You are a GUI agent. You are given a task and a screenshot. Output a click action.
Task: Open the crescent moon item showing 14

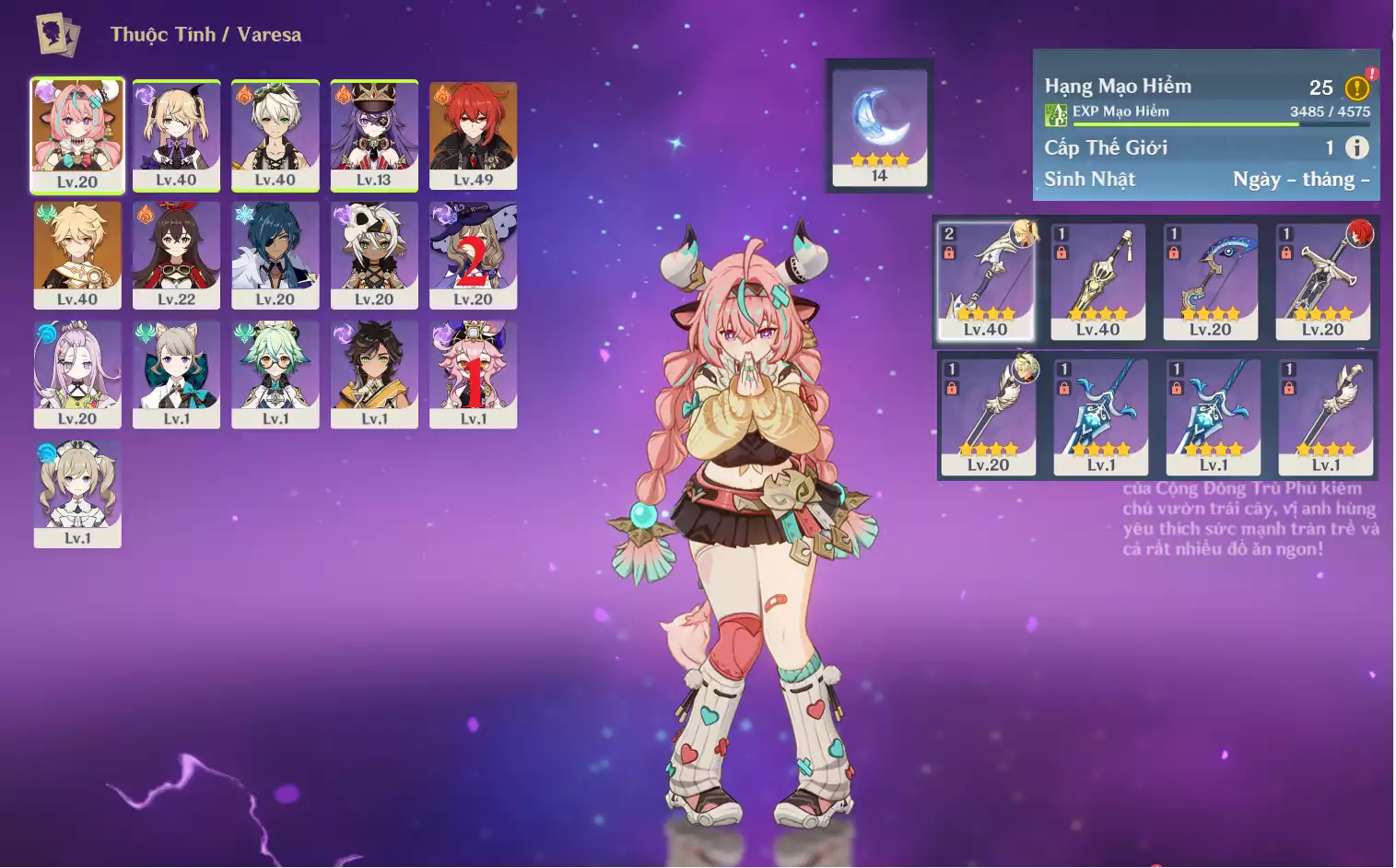(x=879, y=126)
